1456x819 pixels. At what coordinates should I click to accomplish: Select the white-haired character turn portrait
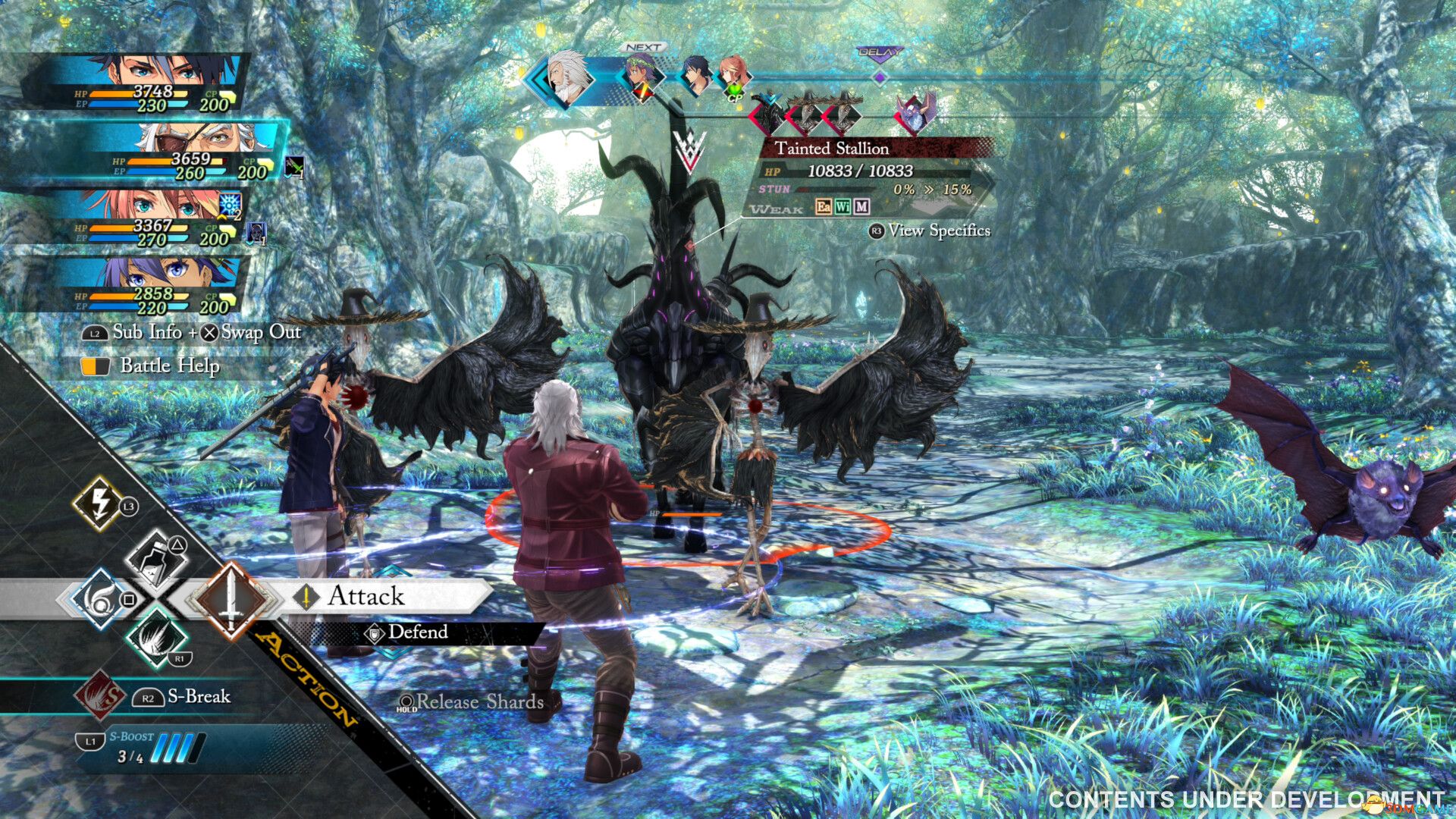pos(565,78)
